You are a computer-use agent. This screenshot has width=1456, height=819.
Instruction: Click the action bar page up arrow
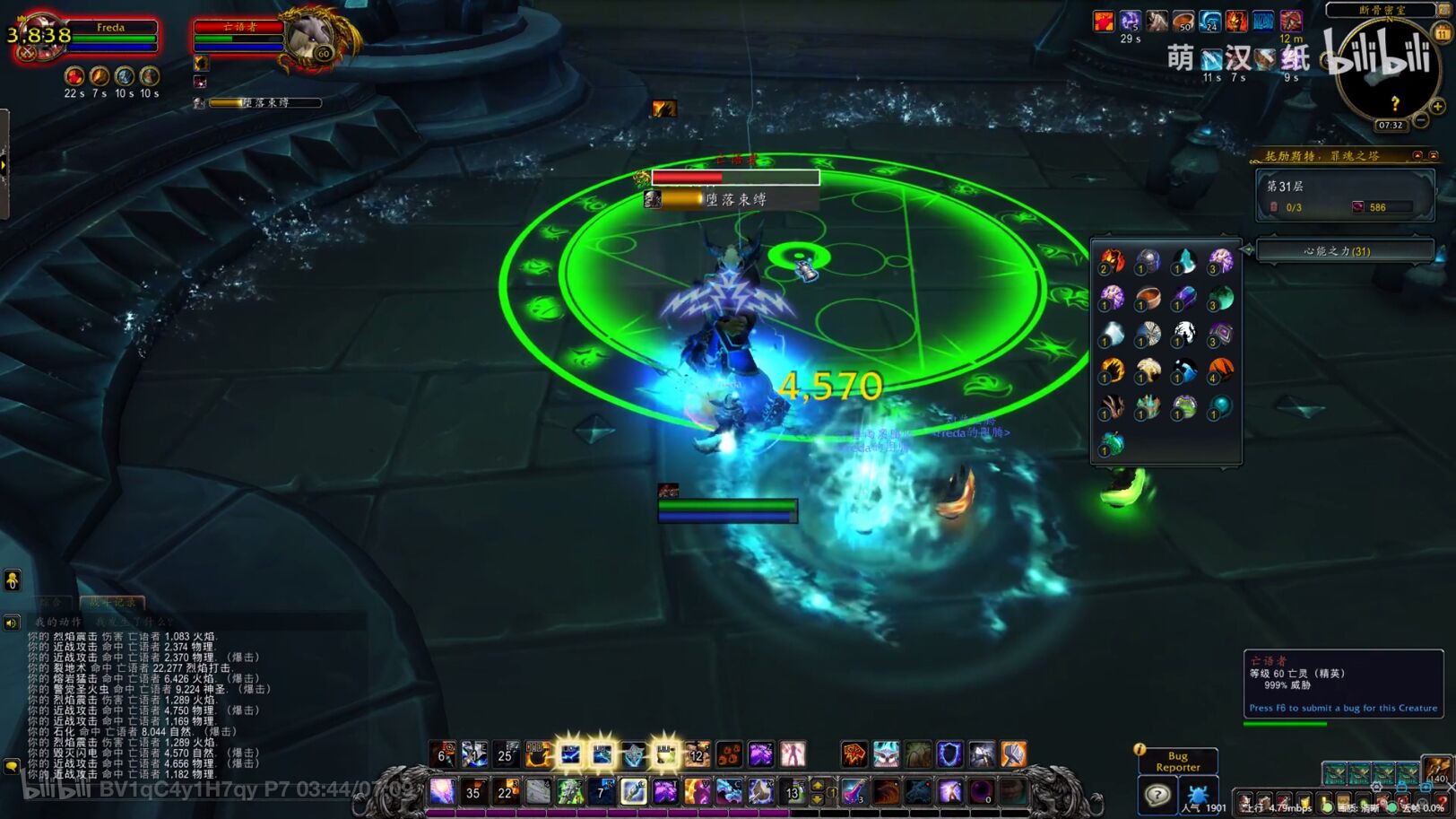[x=818, y=785]
